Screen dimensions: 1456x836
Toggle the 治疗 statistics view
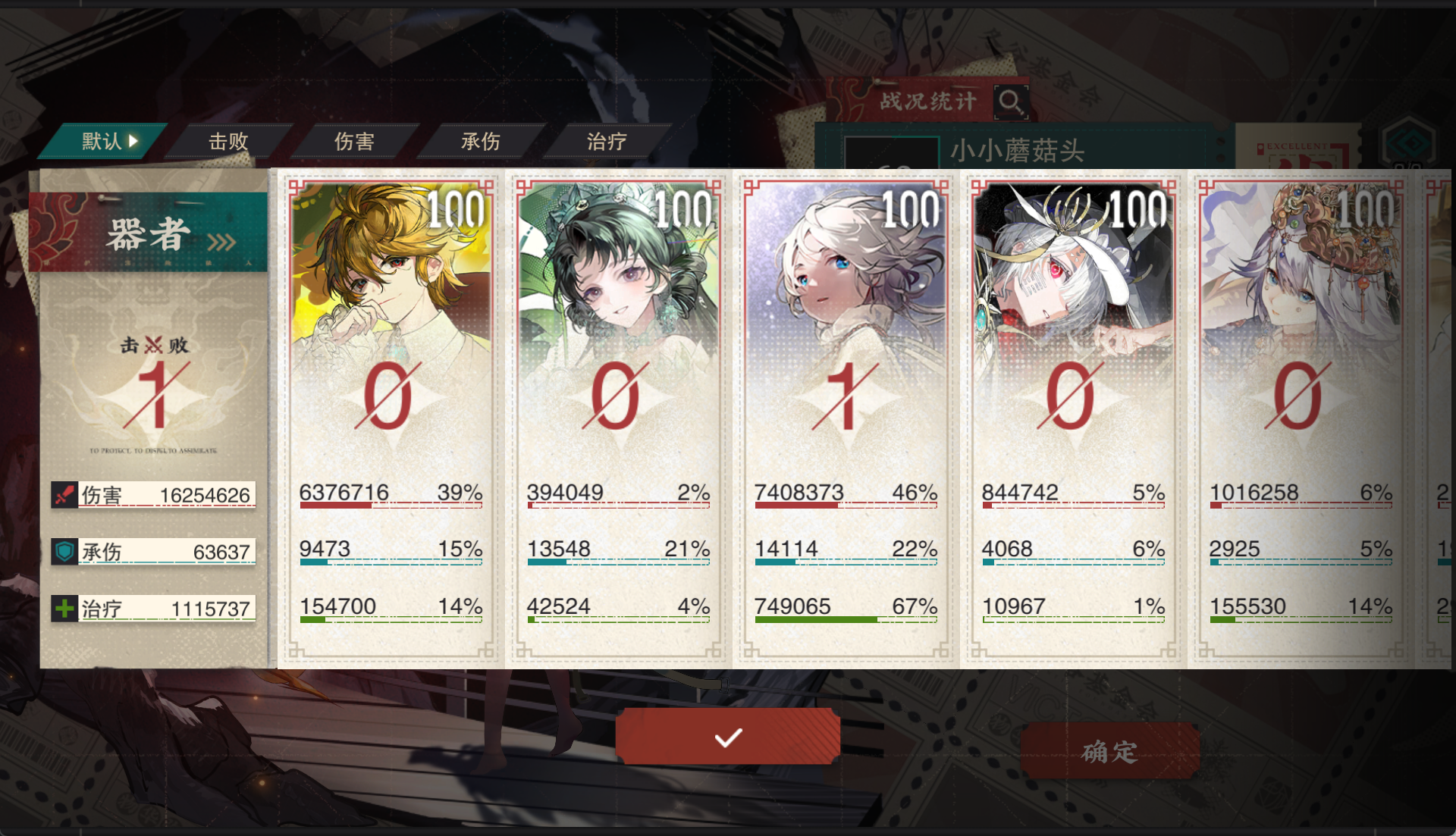606,142
